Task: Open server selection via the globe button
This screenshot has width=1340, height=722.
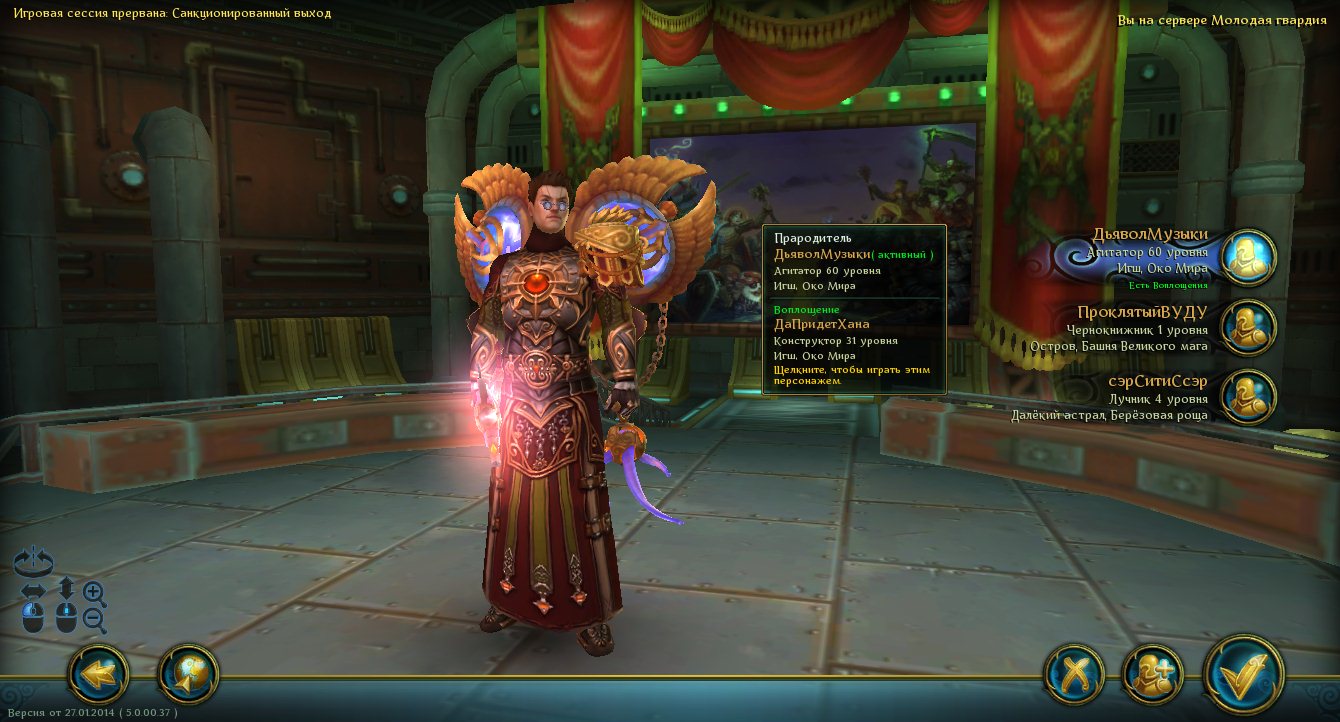Action: 188,675
